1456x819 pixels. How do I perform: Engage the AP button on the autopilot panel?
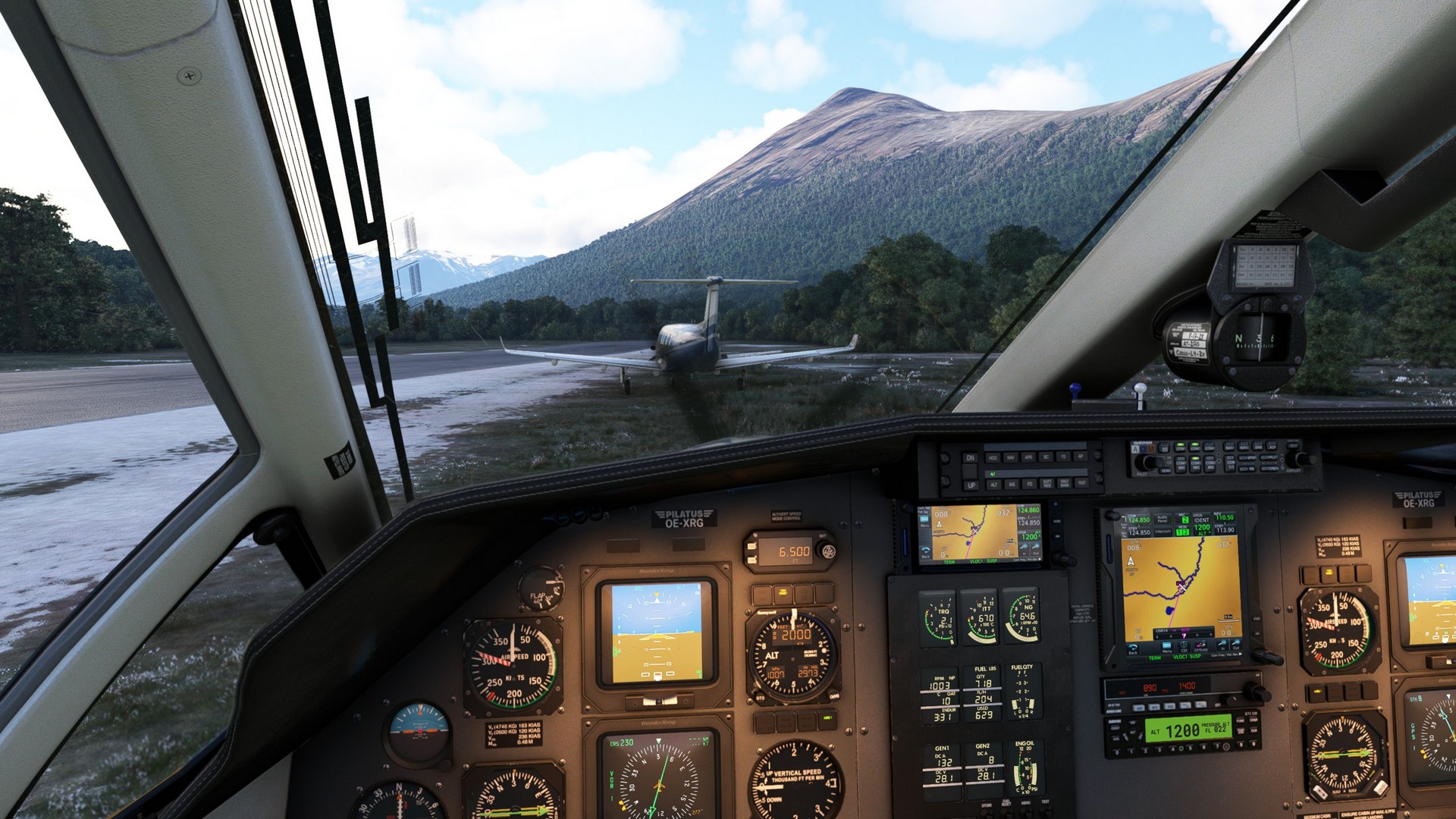point(1081,457)
